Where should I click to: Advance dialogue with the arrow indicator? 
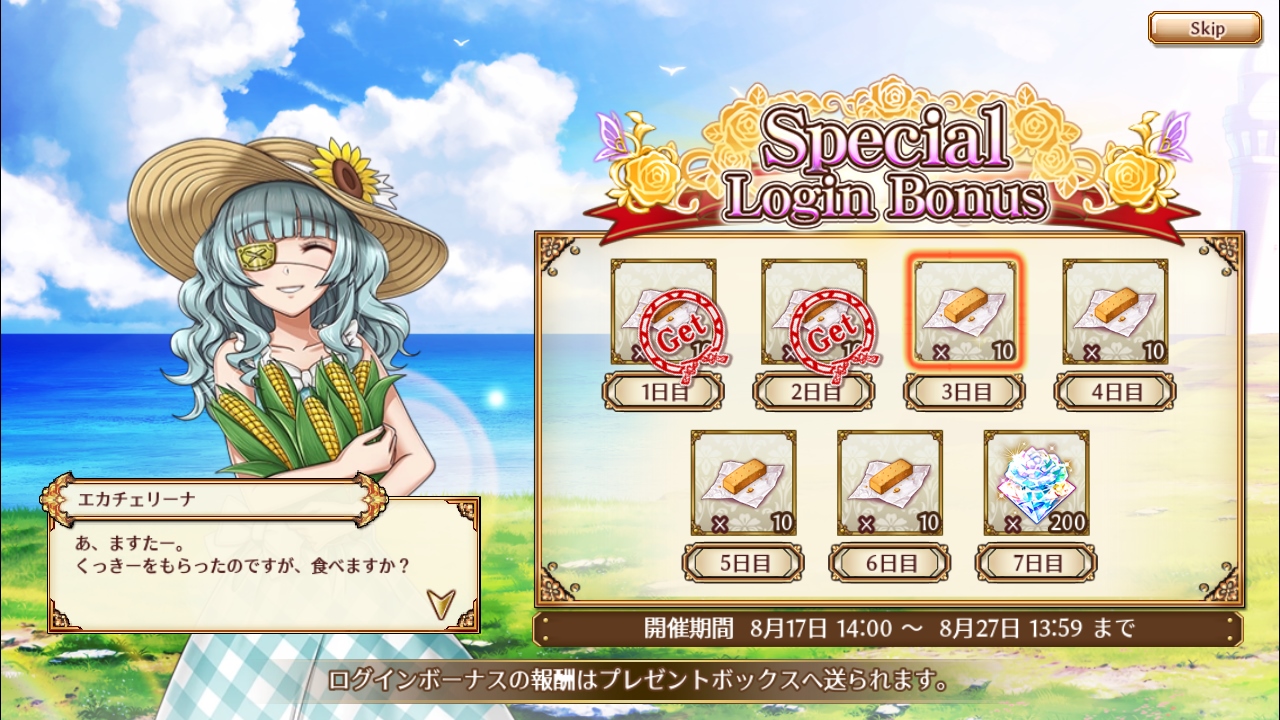(x=440, y=602)
